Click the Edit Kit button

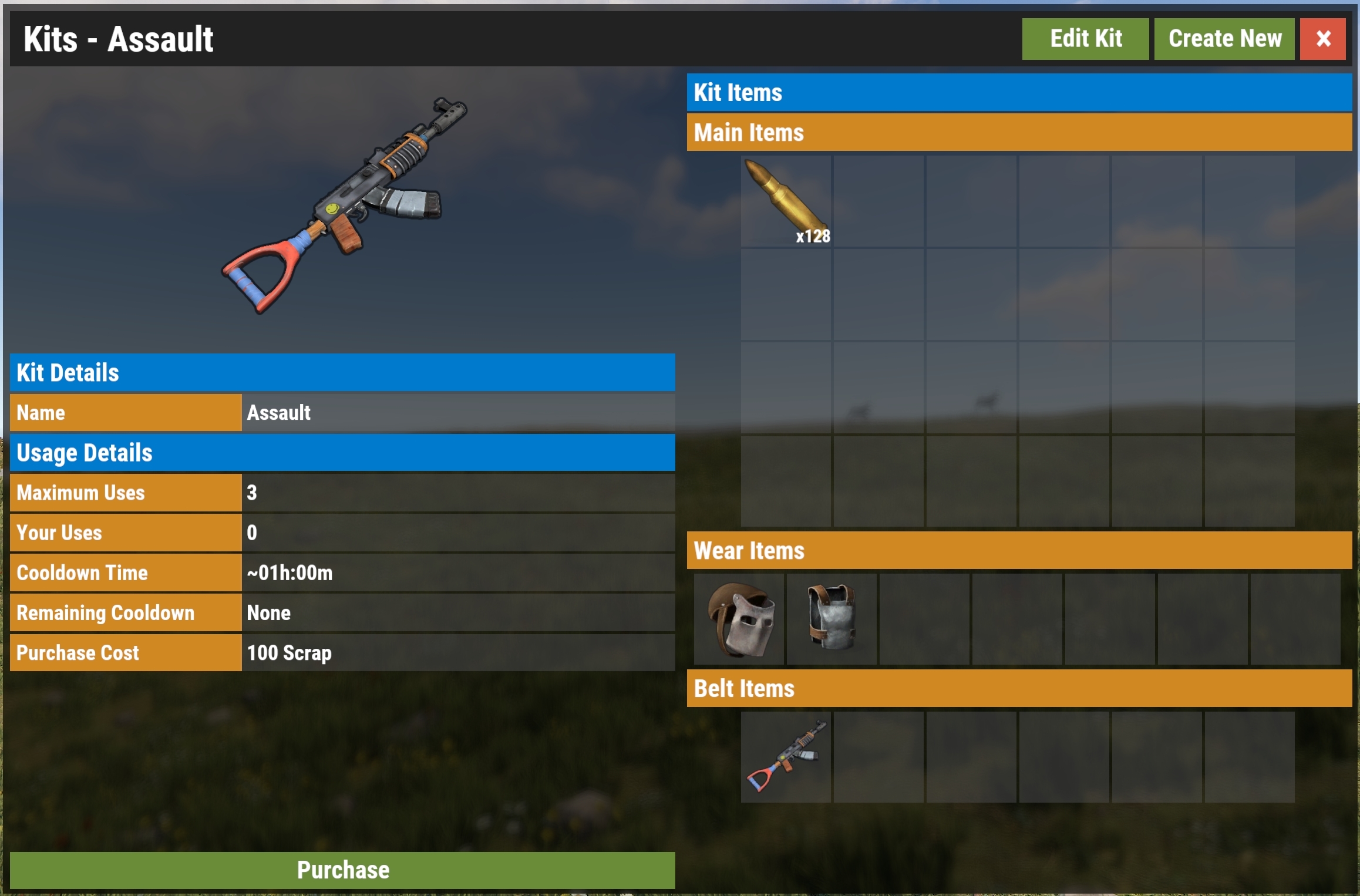1085,39
